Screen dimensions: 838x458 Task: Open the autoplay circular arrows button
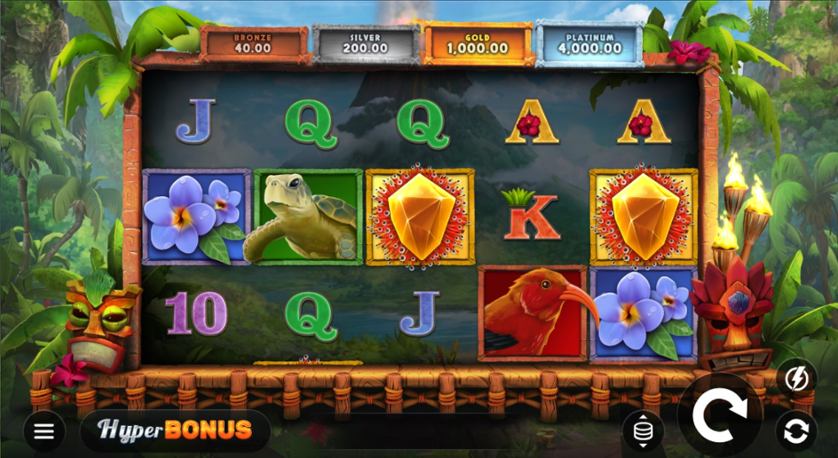pyautogui.click(x=796, y=431)
